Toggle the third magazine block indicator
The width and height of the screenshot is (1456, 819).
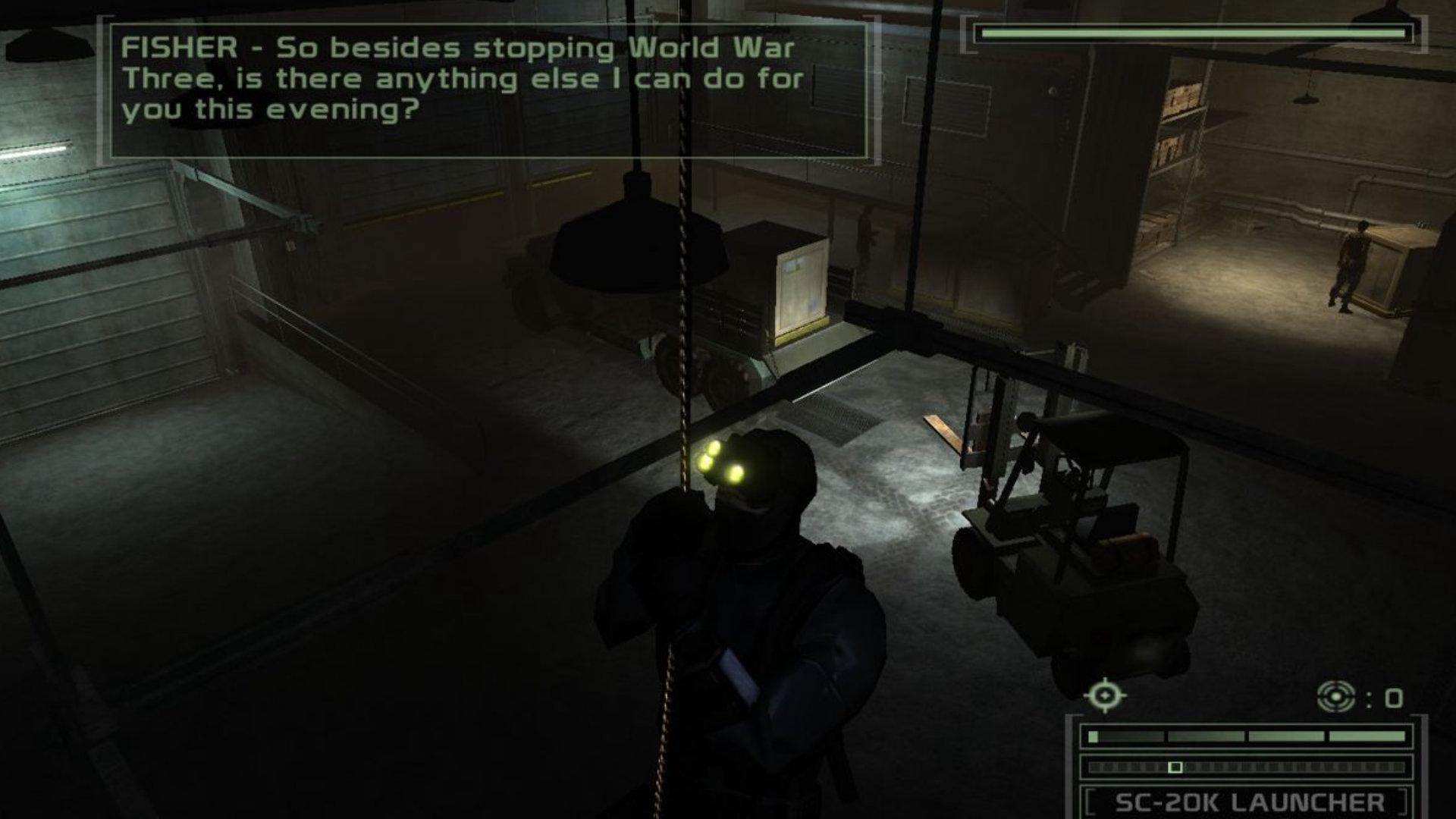[1285, 737]
